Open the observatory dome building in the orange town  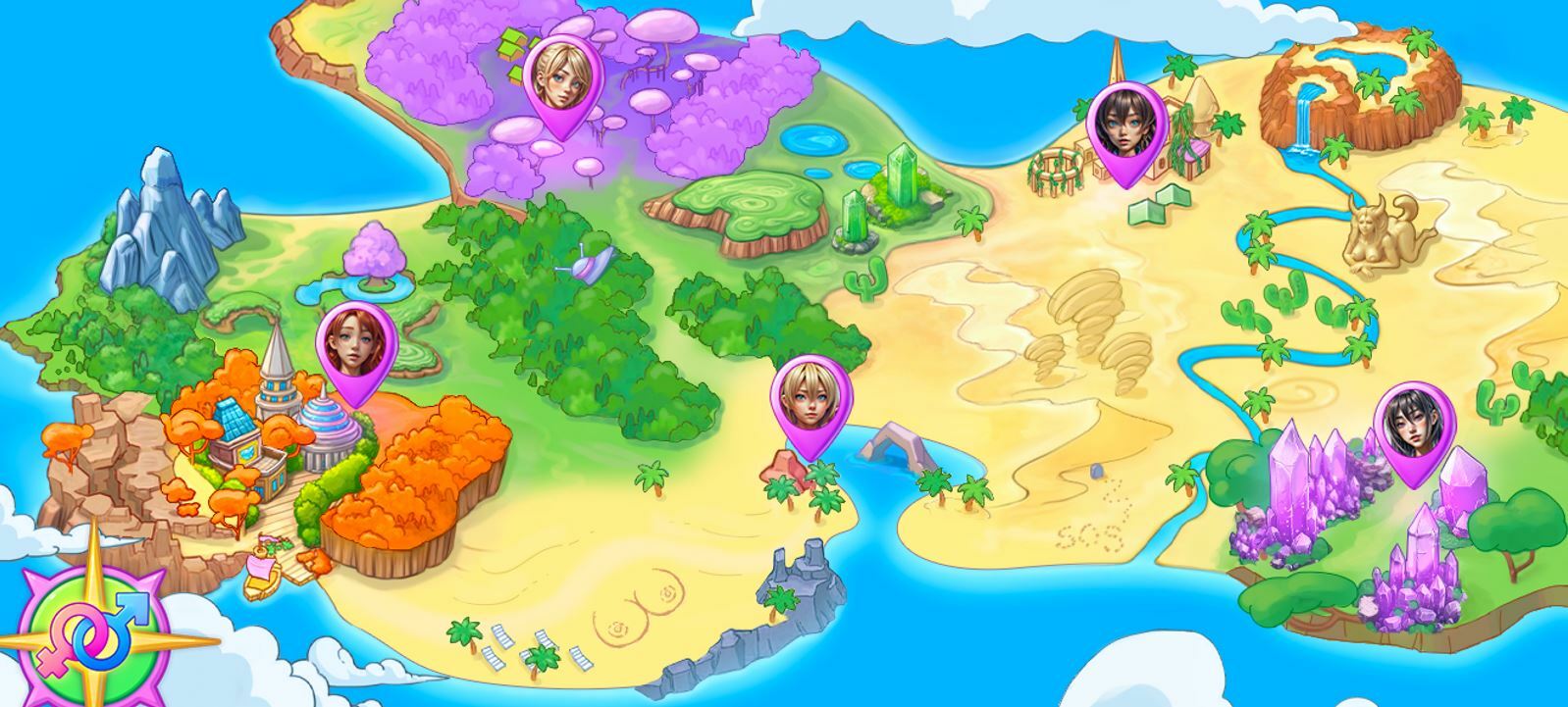pyautogui.click(x=331, y=422)
